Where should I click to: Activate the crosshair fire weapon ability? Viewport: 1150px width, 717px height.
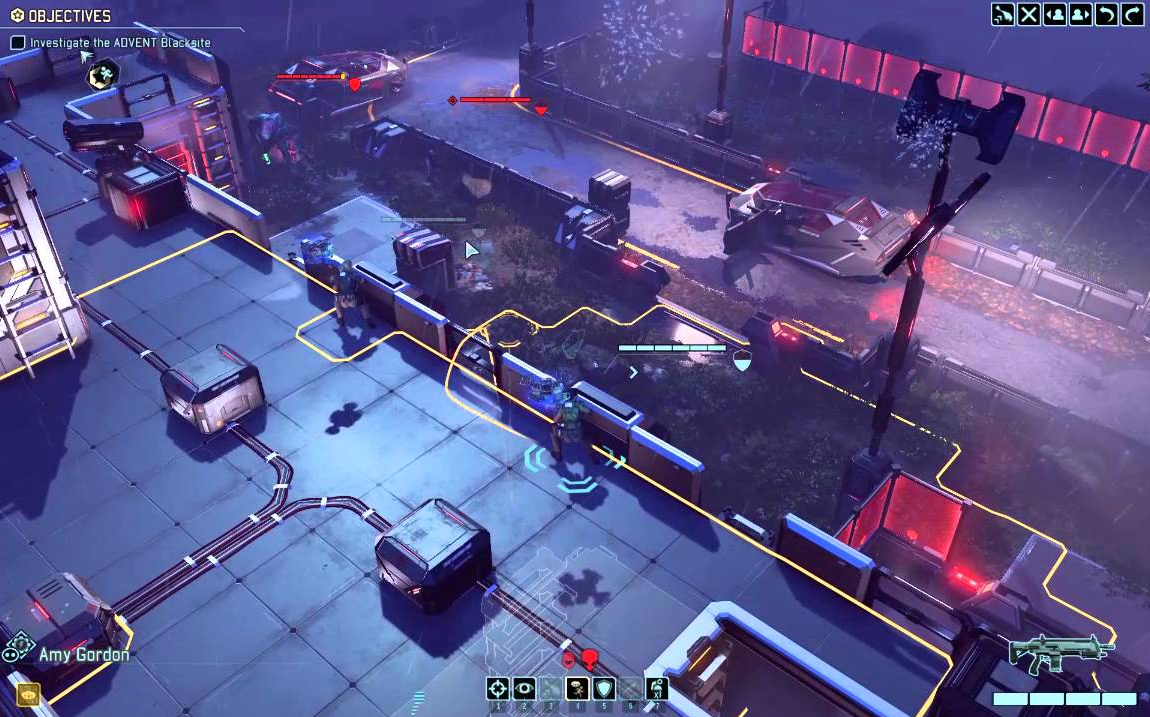498,688
